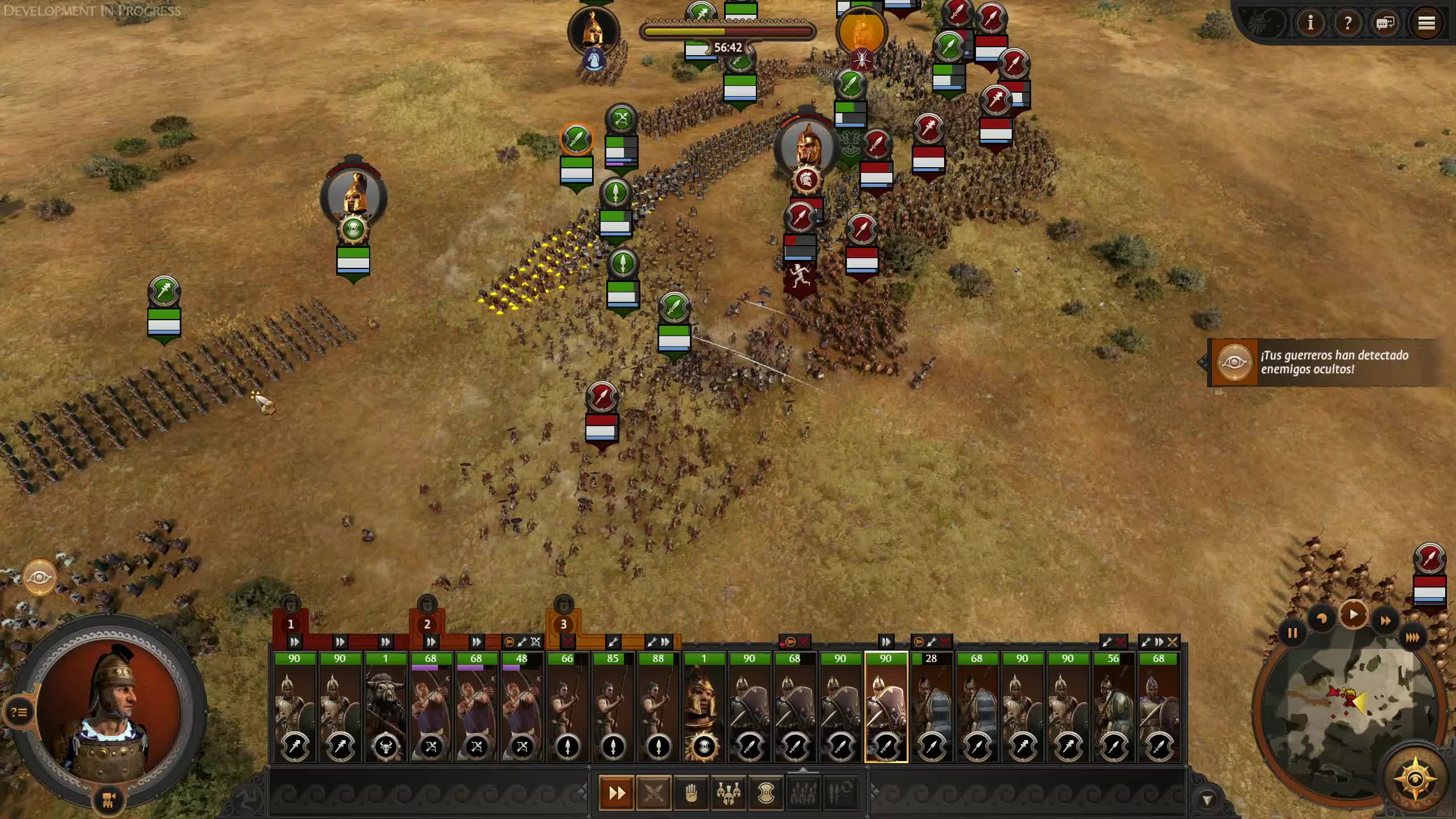The width and height of the screenshot is (1456, 819).
Task: Set battle to normal play speed
Action: [x=1354, y=615]
